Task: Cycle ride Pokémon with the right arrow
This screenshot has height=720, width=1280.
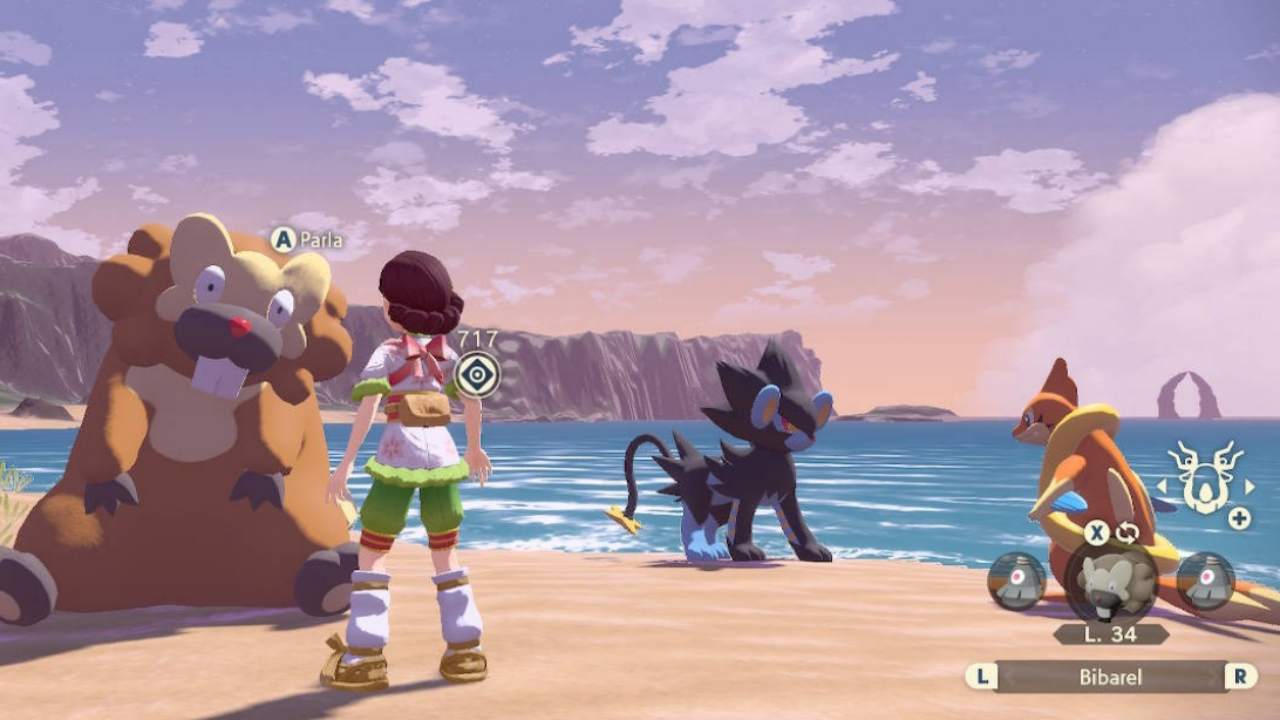Action: [x=1249, y=487]
